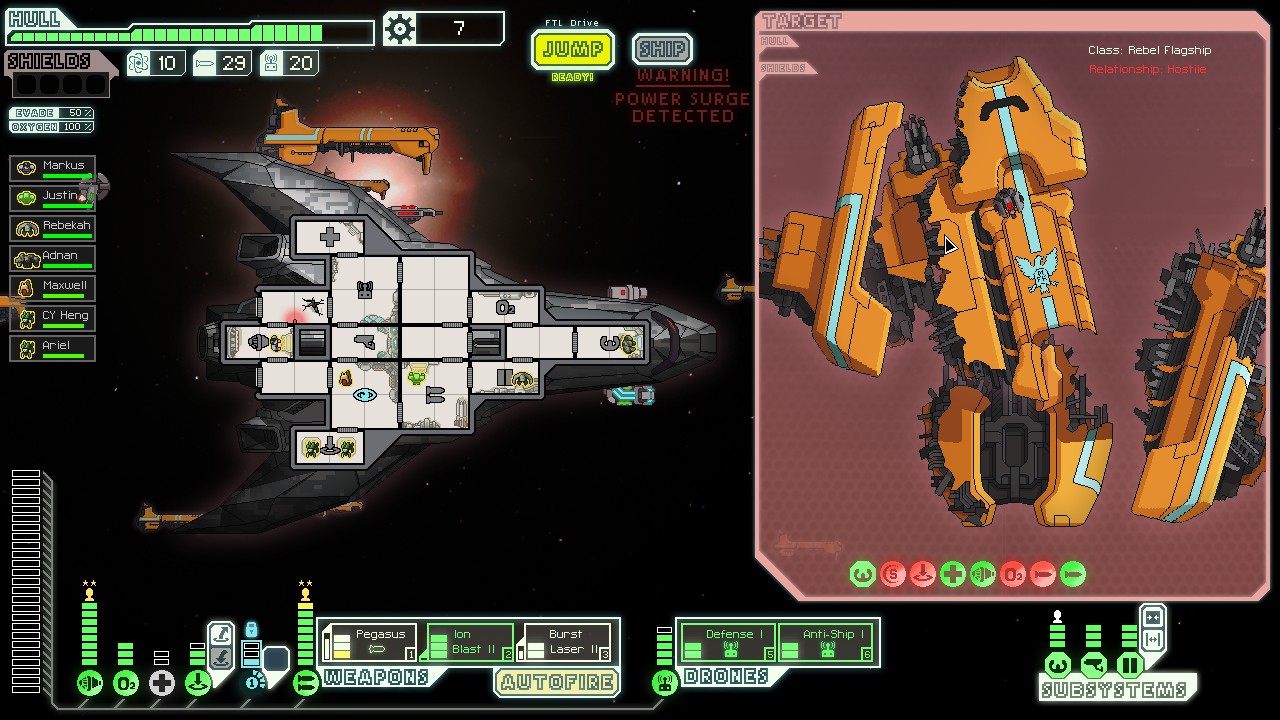The width and height of the screenshot is (1280, 720).
Task: Select the Burst Laser II weapon
Action: pos(565,640)
